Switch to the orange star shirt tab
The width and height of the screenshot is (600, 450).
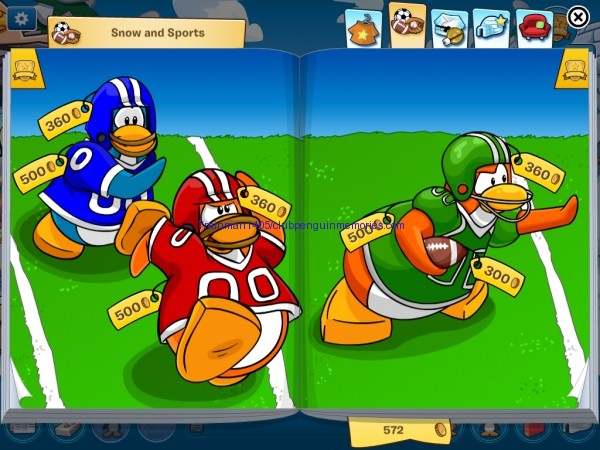[x=362, y=28]
